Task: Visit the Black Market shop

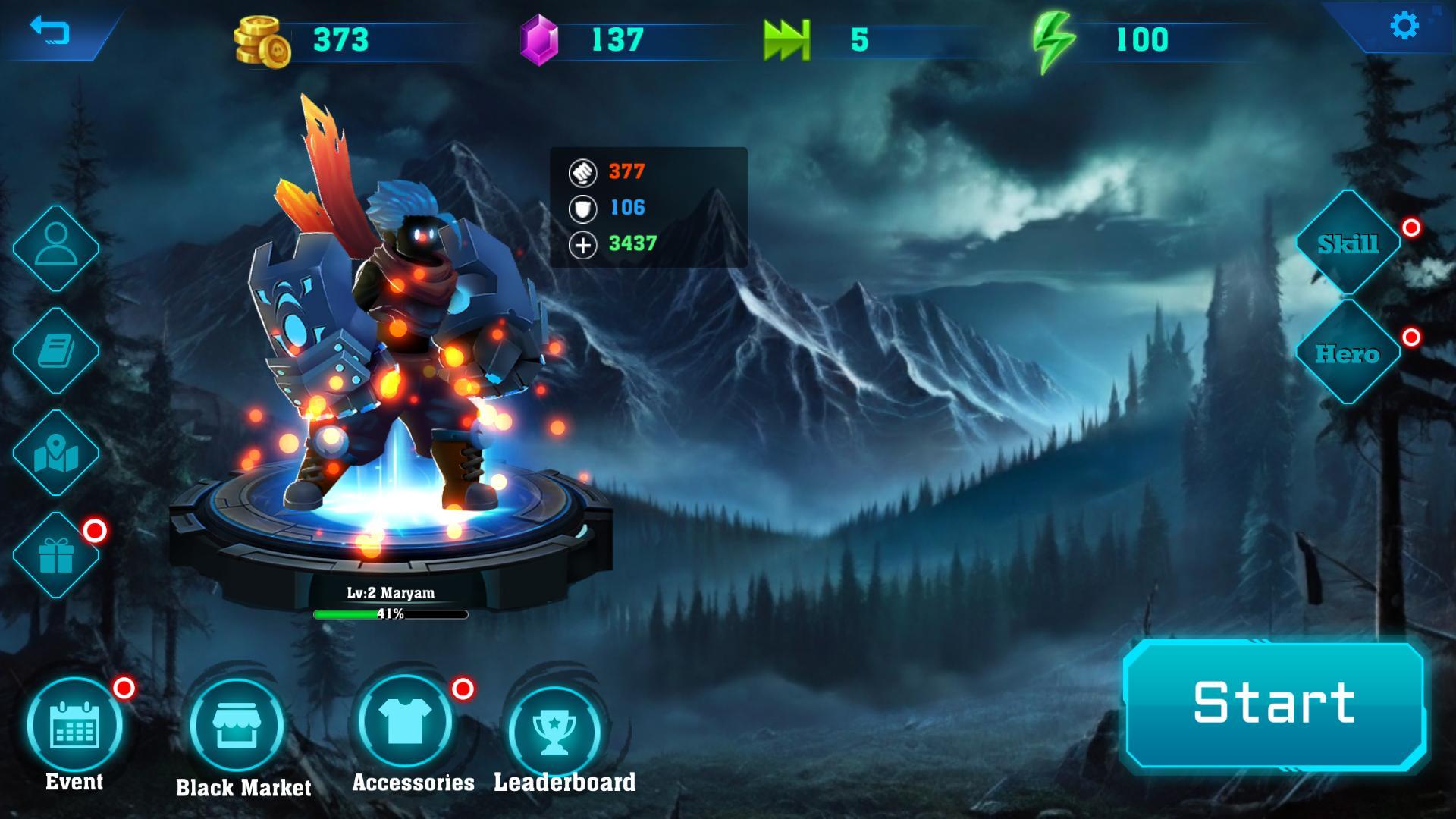Action: 237,726
